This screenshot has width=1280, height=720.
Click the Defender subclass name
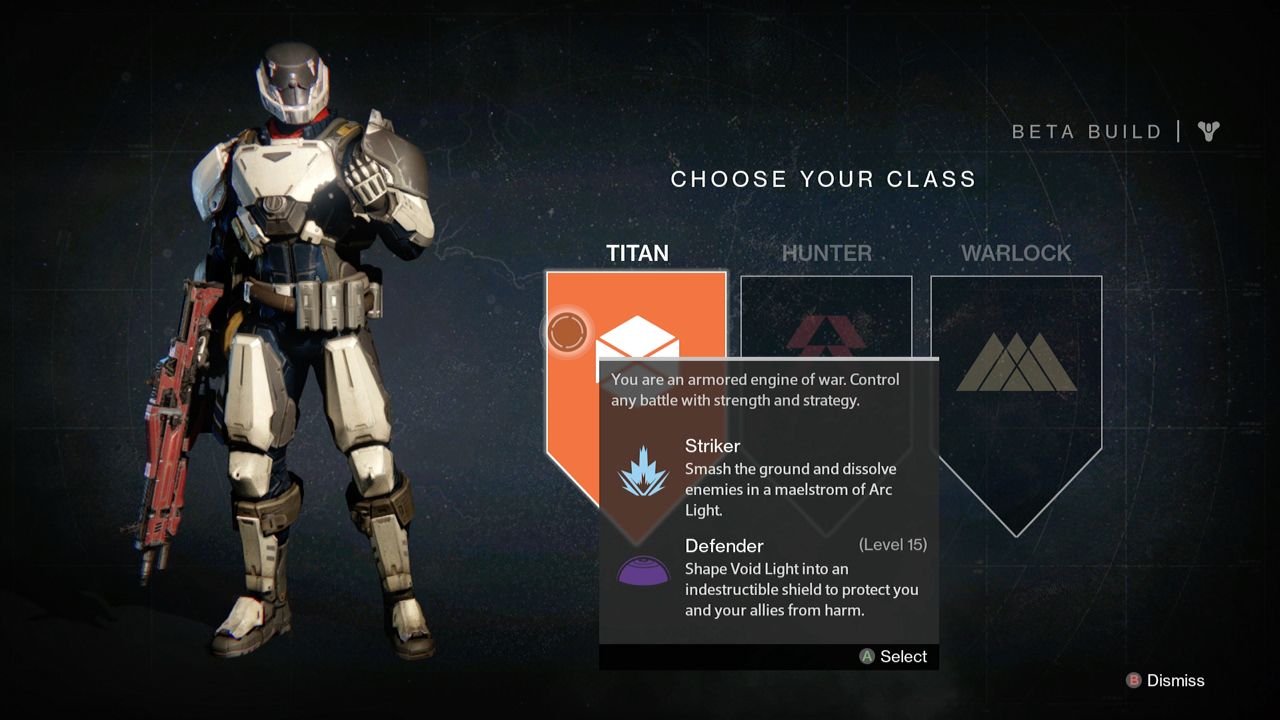click(x=724, y=546)
